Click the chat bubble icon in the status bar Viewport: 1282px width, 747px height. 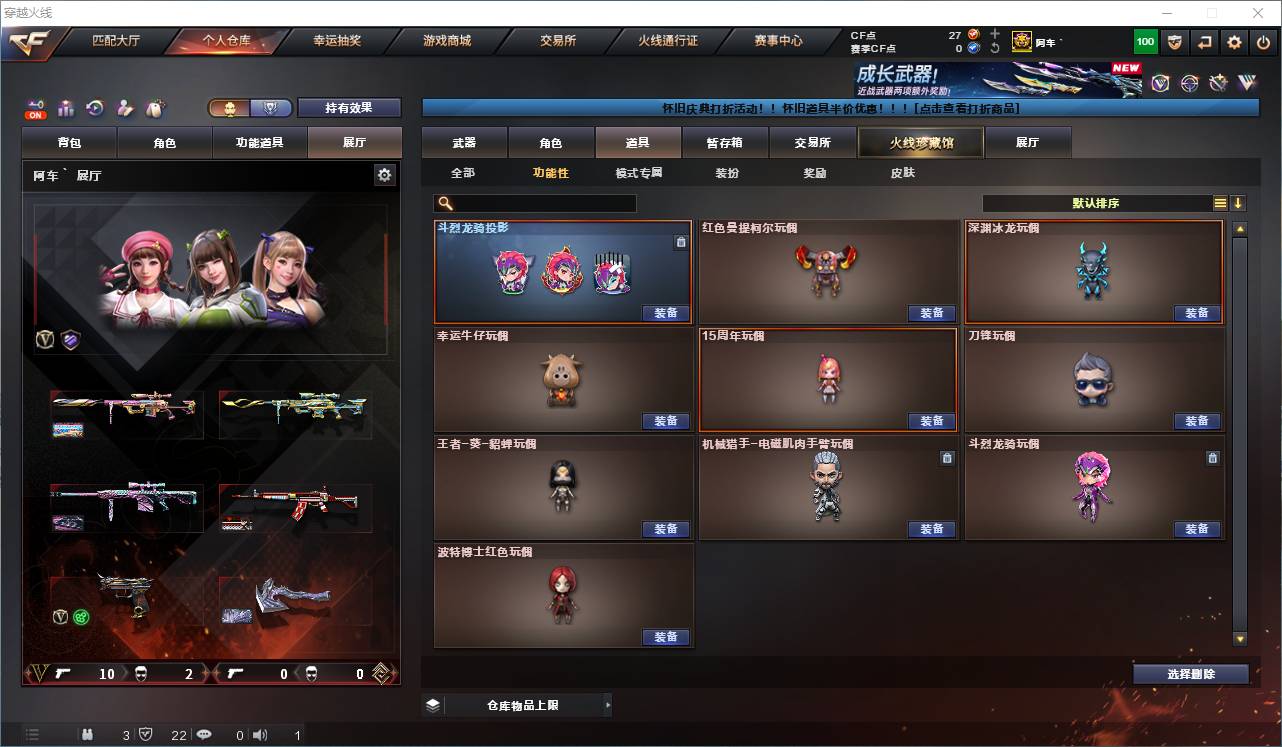point(205,735)
